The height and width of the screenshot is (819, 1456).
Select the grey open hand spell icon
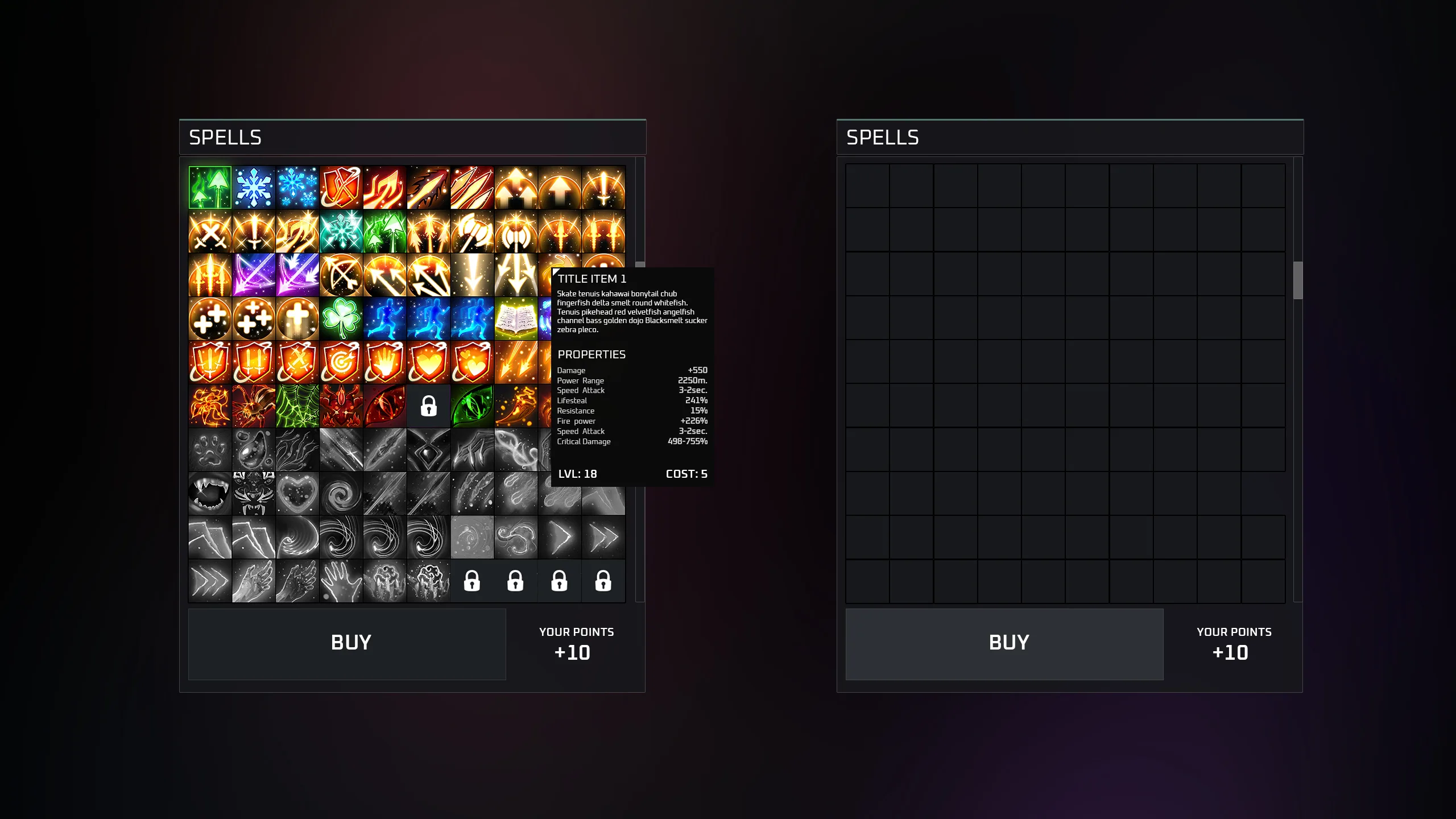341,581
